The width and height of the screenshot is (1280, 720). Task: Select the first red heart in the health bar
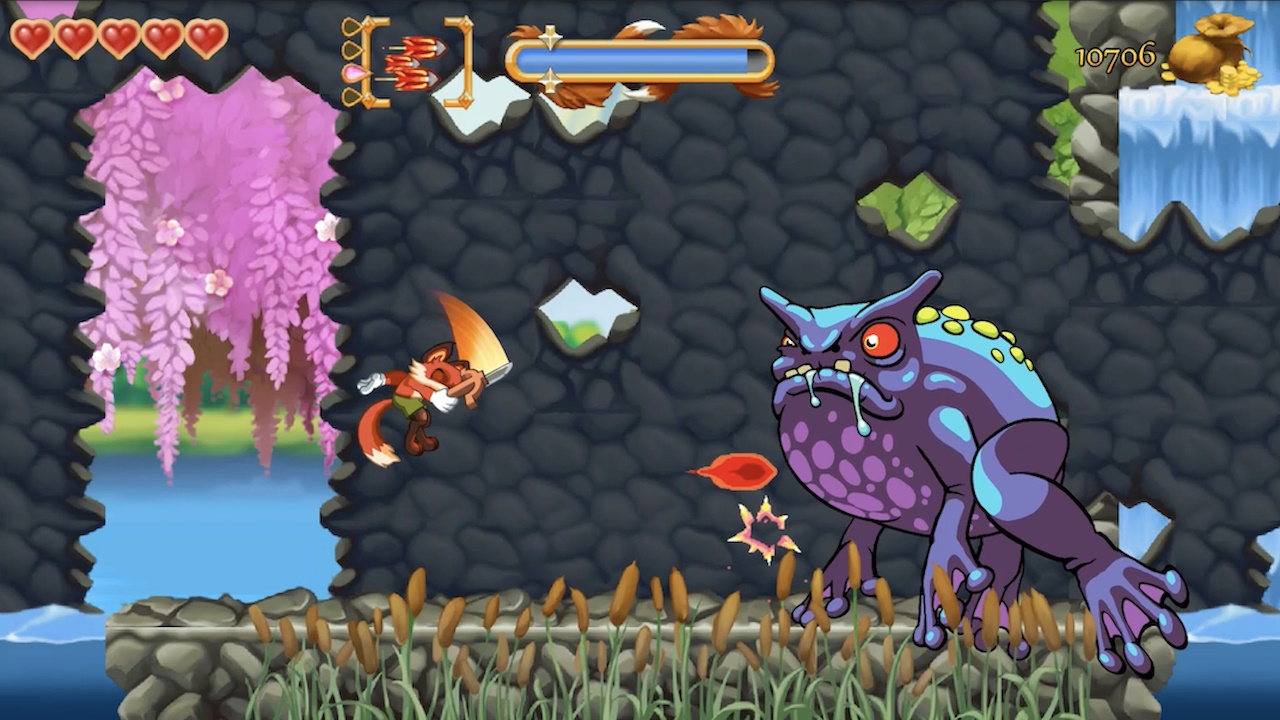(x=30, y=40)
